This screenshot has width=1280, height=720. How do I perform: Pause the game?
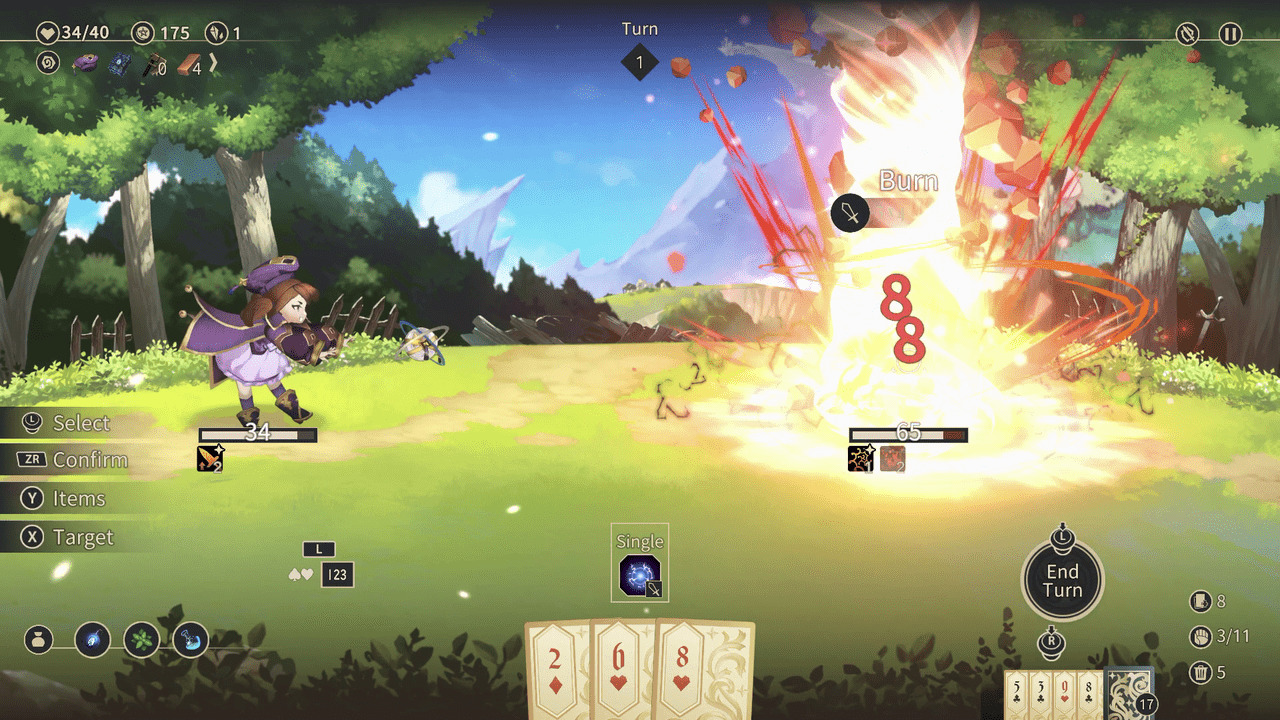(1230, 34)
